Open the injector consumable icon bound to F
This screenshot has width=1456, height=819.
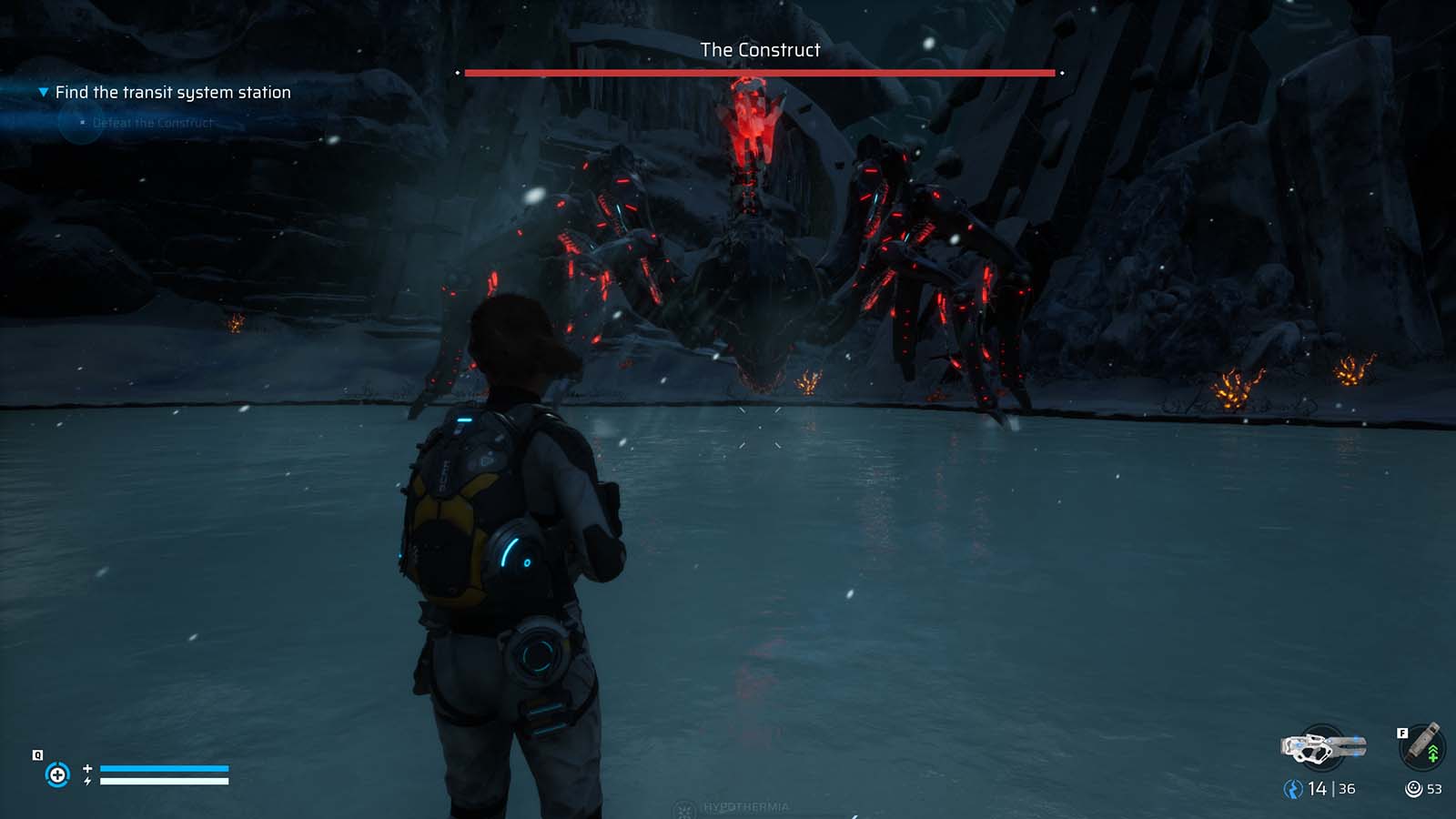point(1420,746)
